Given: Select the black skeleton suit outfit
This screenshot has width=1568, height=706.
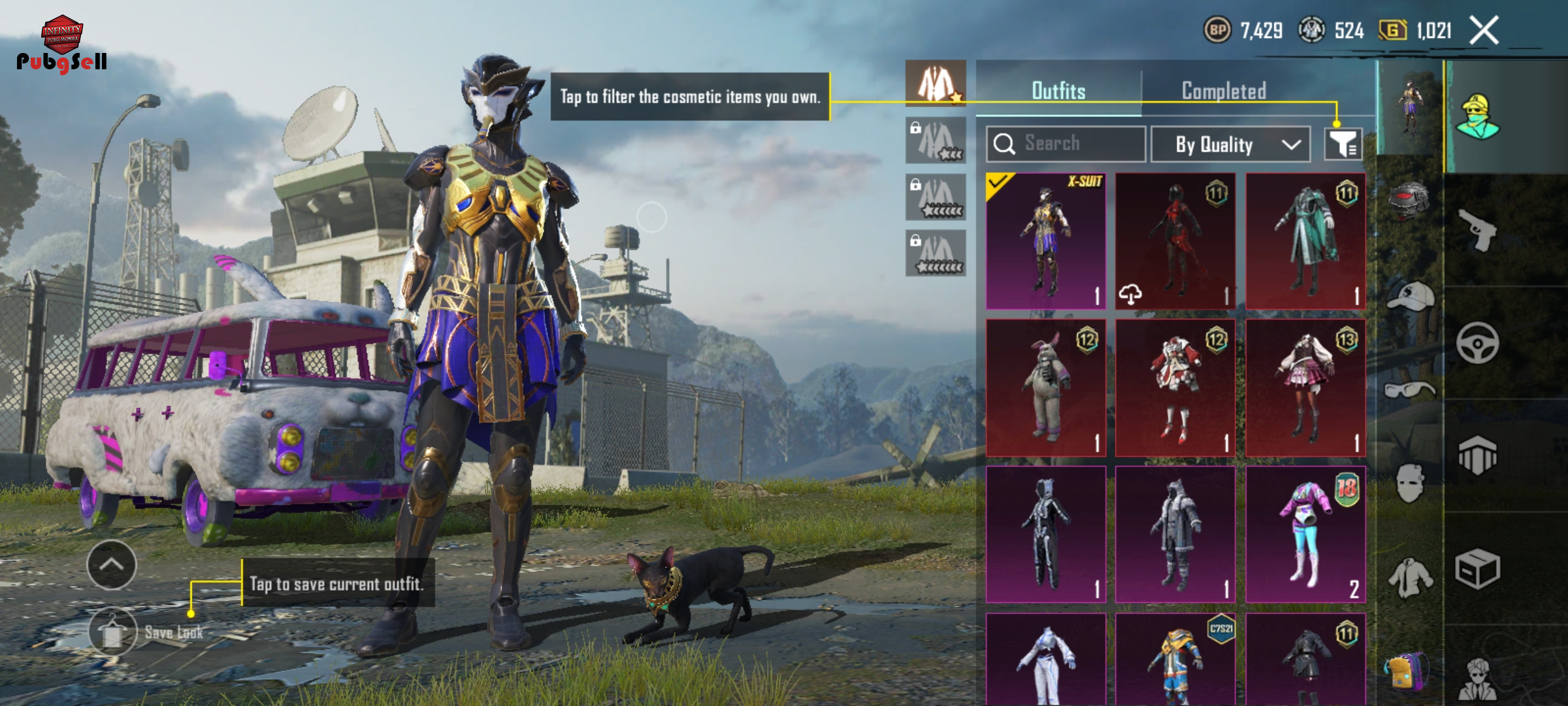Looking at the screenshot, I should click(x=1045, y=534).
